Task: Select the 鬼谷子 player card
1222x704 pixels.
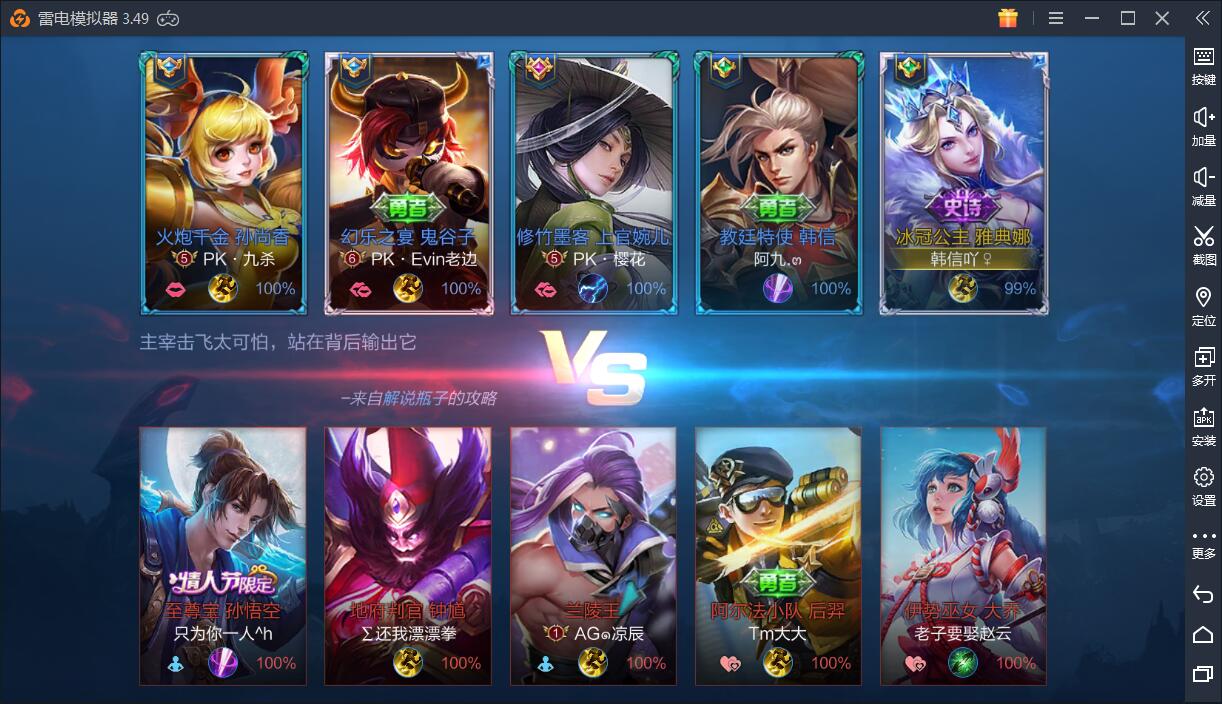Action: 408,183
